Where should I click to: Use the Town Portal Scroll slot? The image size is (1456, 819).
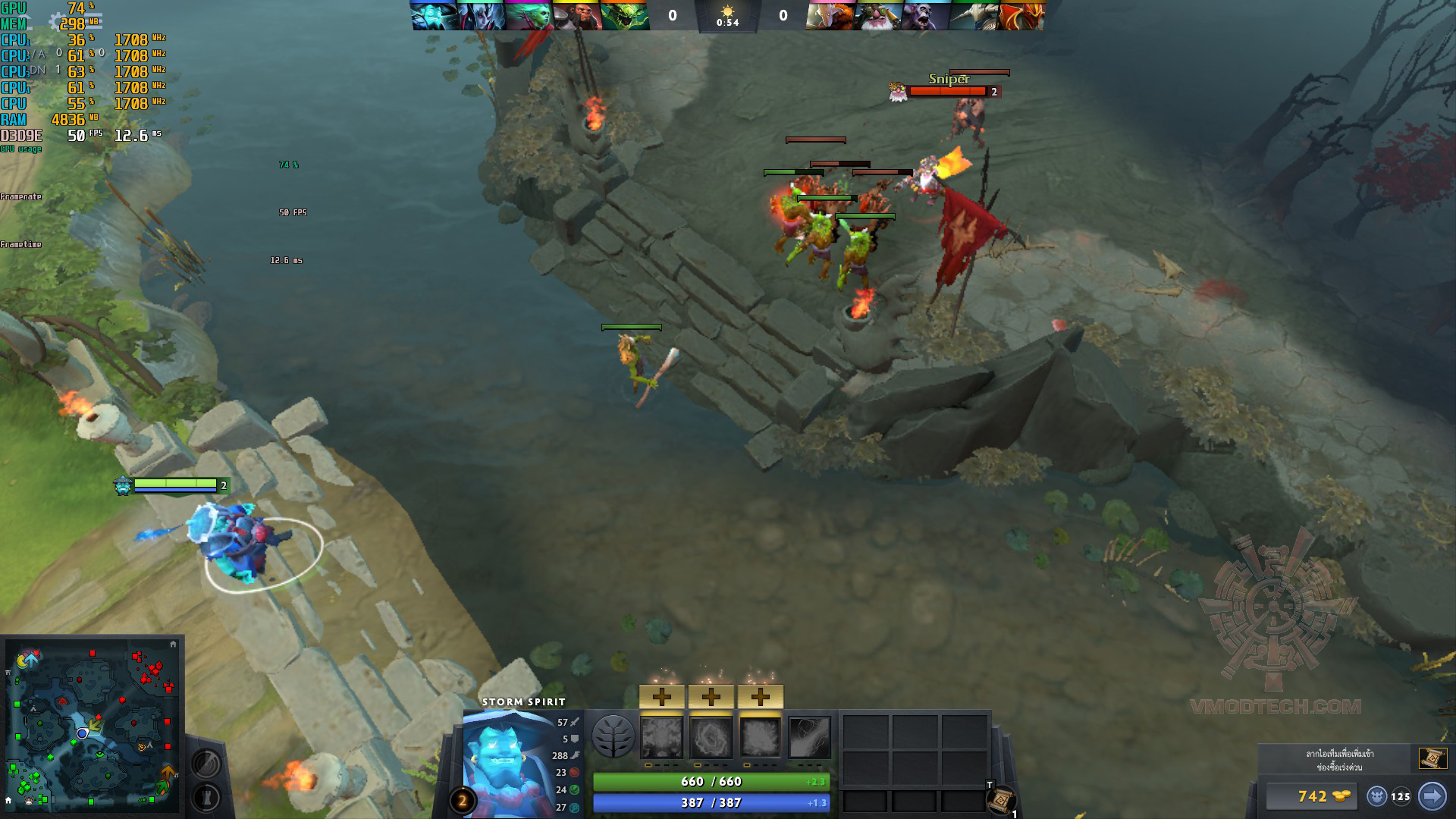point(1002,800)
